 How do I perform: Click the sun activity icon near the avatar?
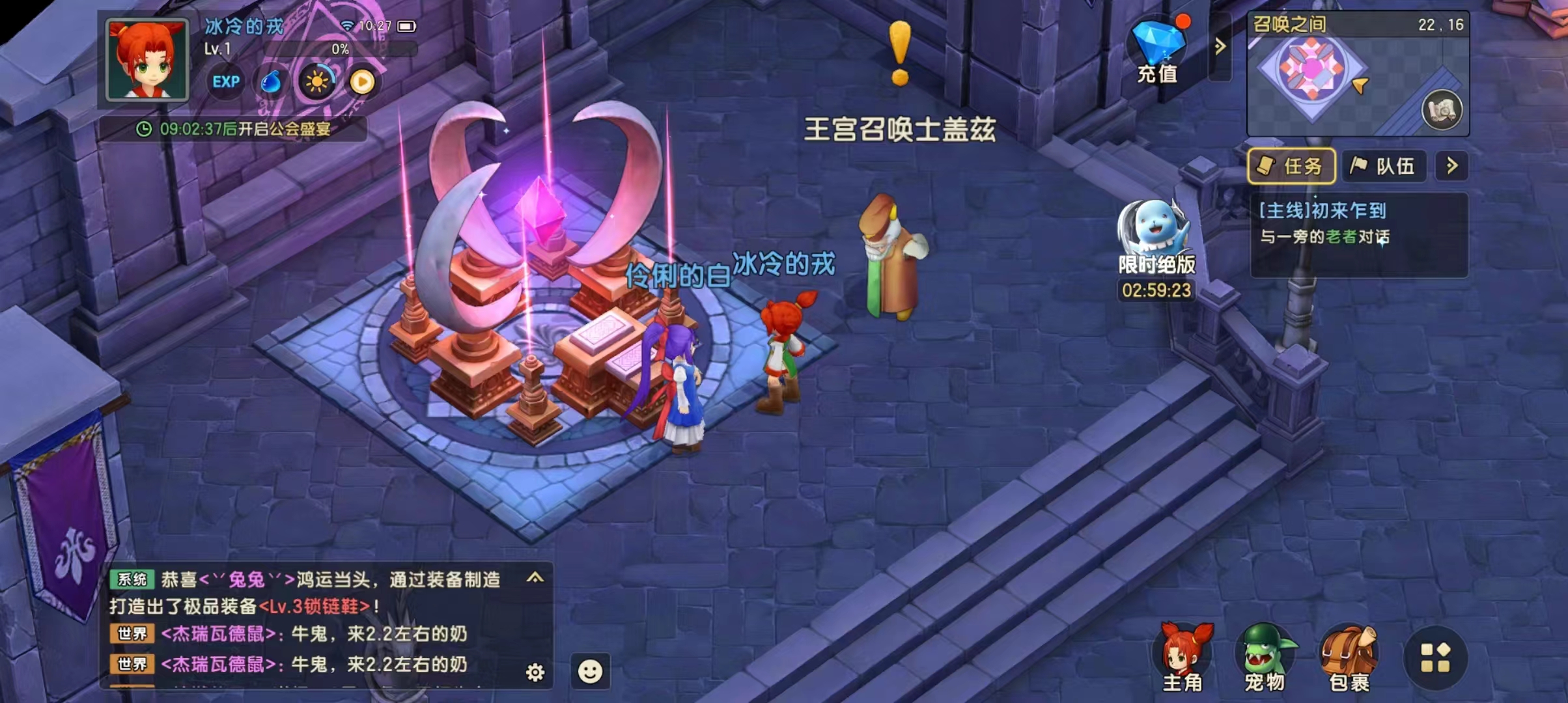[x=317, y=82]
